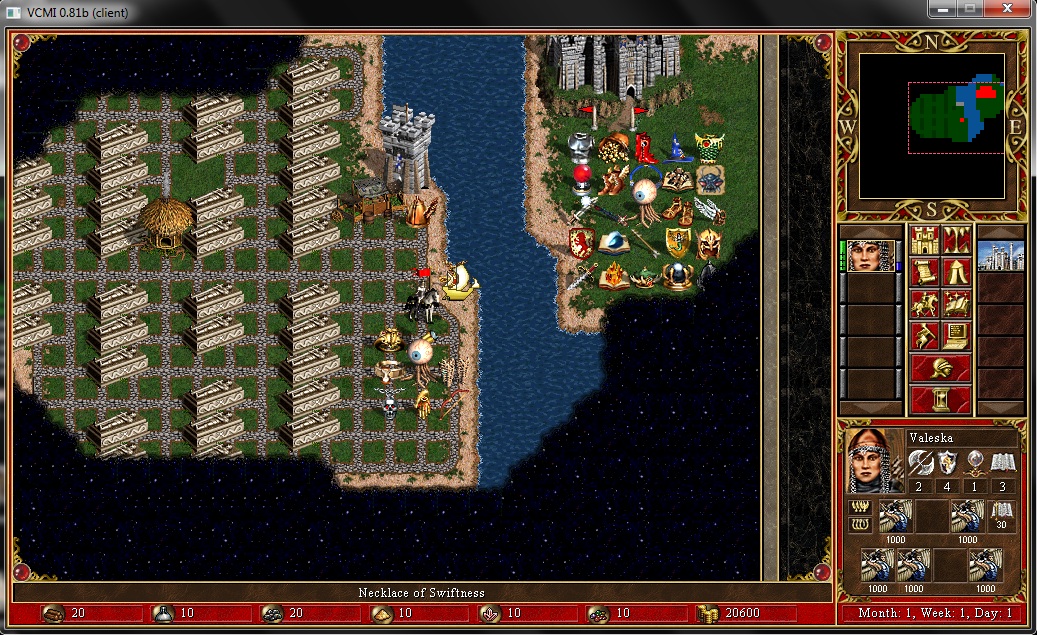1037x635 pixels.
Task: Open the spellbook cast spell button
Action: click(x=957, y=304)
